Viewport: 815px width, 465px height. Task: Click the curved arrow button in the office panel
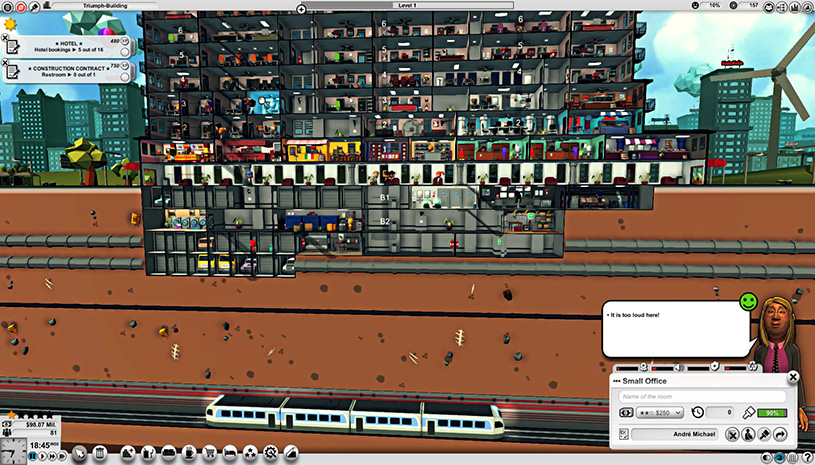tap(781, 434)
